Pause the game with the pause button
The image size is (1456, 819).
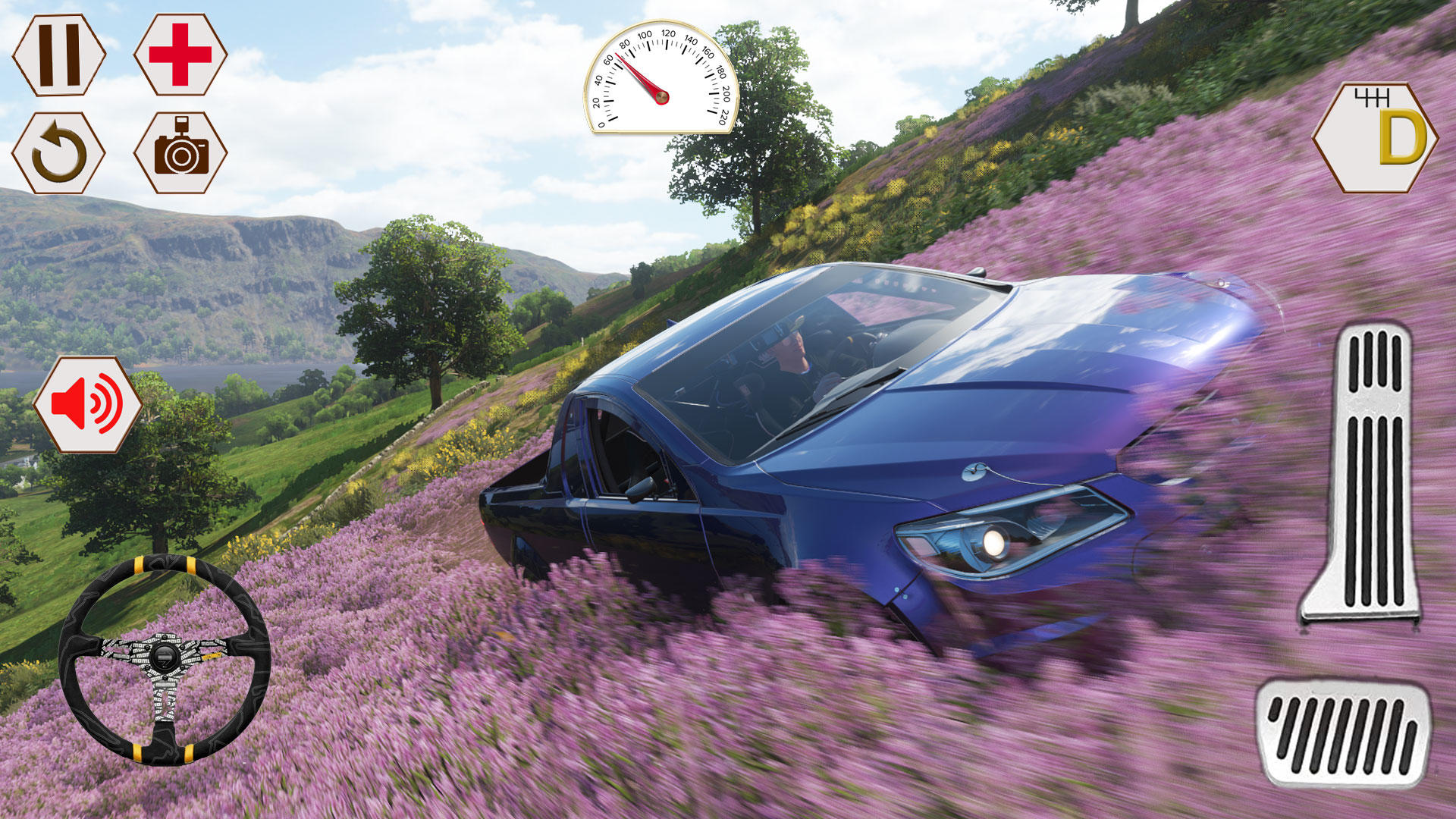(x=59, y=55)
